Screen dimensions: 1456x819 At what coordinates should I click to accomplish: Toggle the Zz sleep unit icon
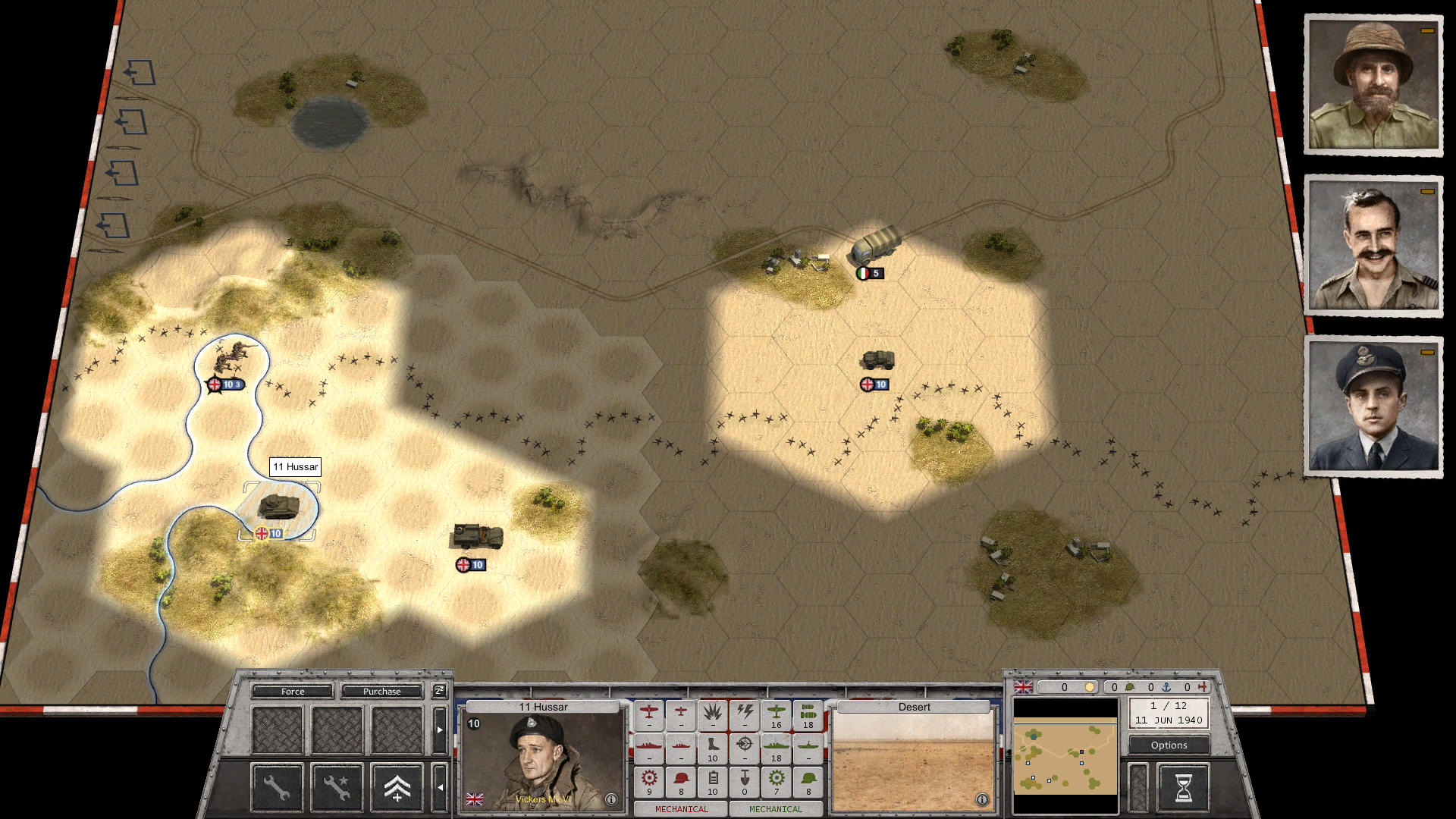tap(440, 692)
